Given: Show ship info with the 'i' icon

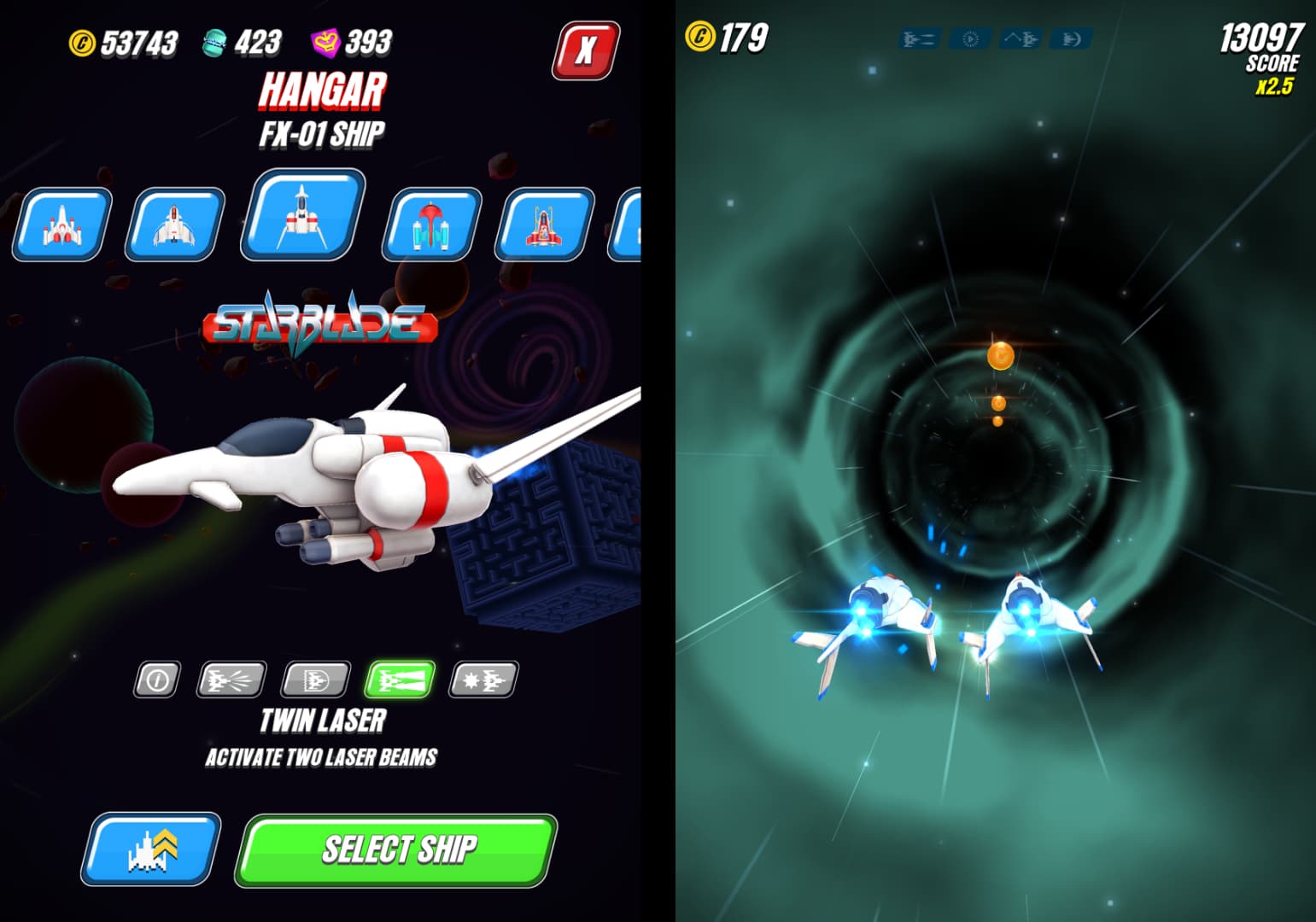Looking at the screenshot, I should [x=157, y=680].
